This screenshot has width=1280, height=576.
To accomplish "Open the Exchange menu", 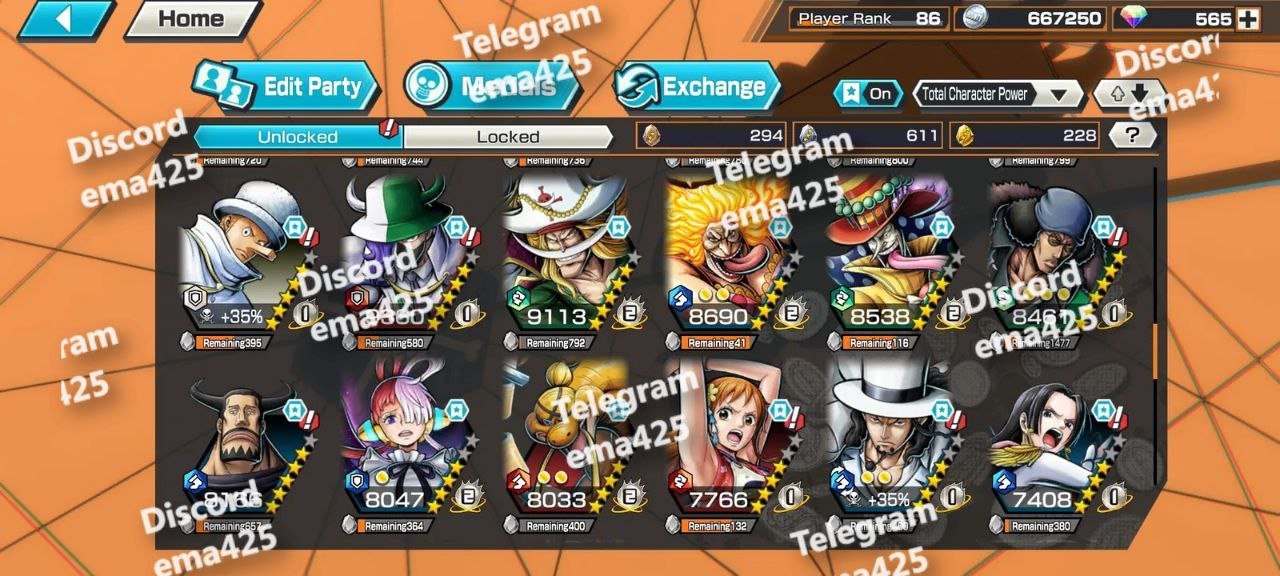I will coord(697,87).
